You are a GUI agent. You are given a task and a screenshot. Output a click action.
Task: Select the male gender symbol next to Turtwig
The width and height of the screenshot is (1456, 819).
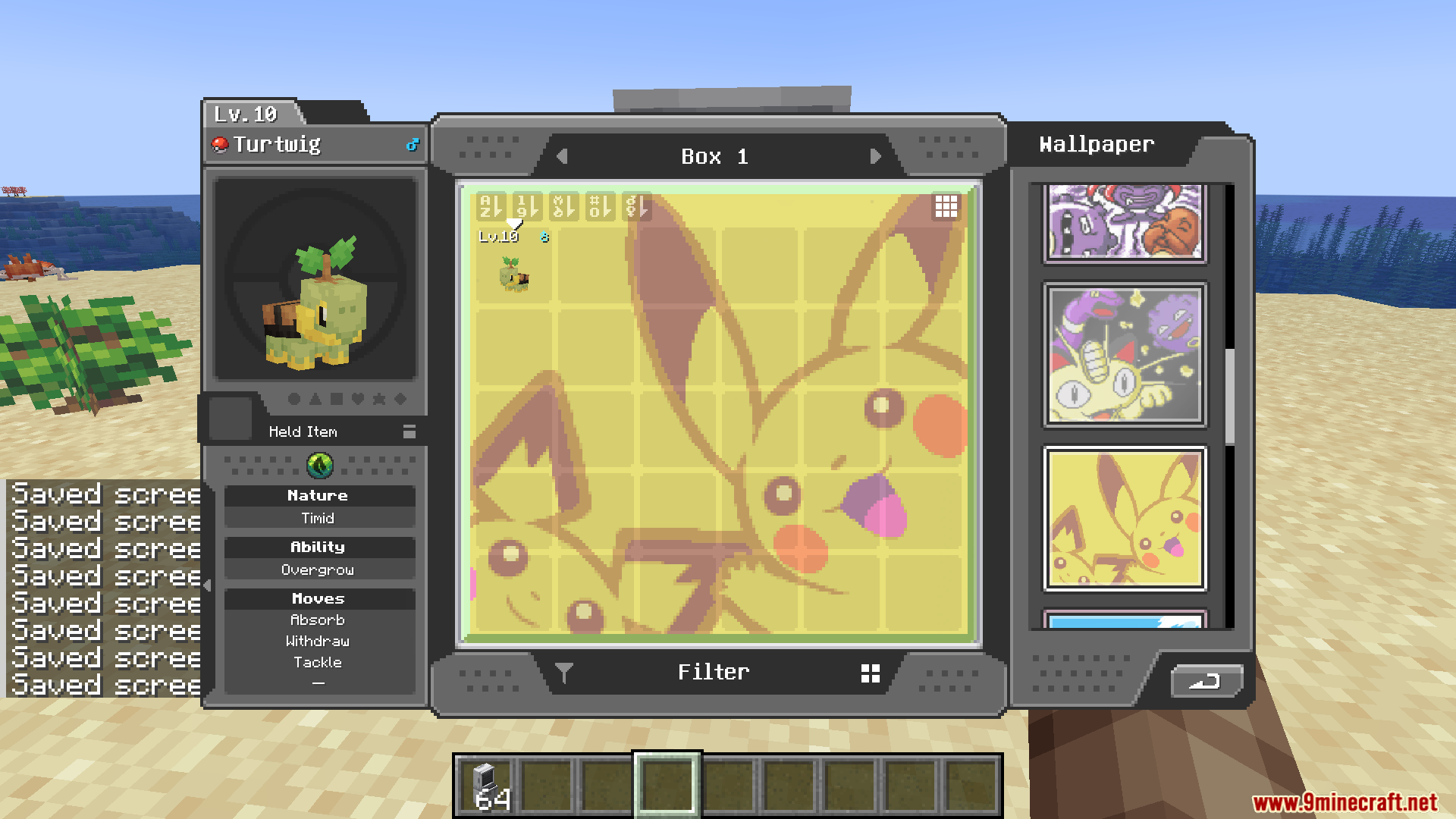tap(413, 144)
